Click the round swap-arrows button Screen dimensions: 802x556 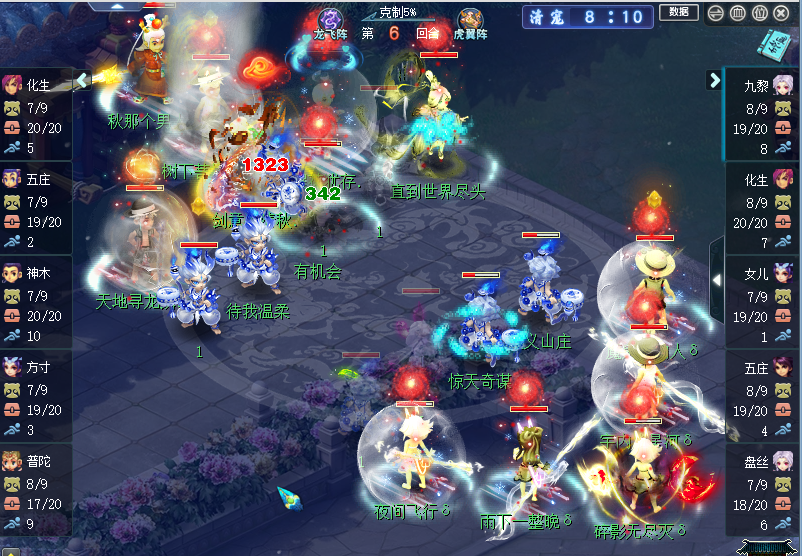click(x=715, y=13)
